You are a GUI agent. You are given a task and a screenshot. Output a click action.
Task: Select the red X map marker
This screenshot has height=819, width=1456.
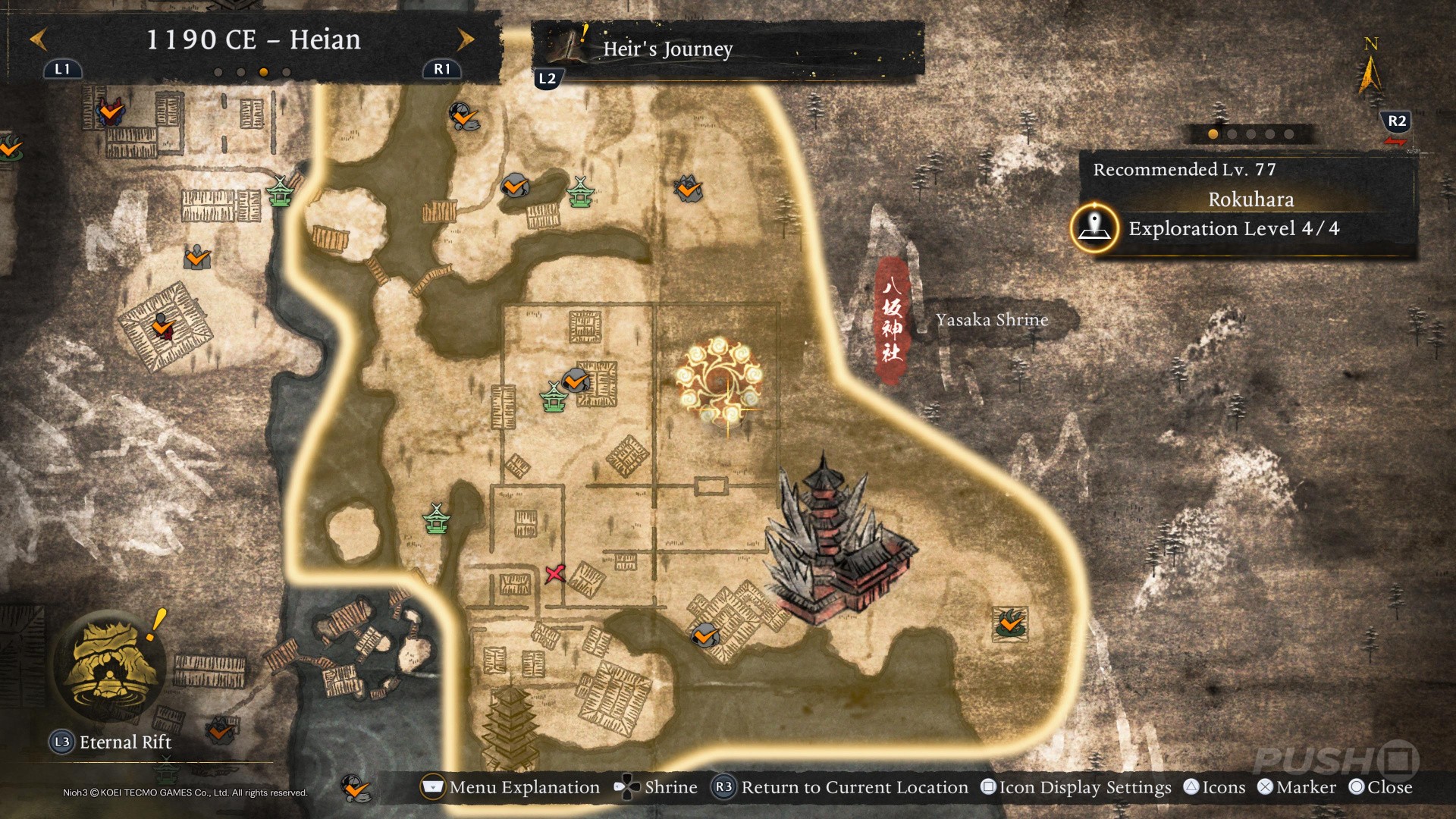pyautogui.click(x=555, y=573)
